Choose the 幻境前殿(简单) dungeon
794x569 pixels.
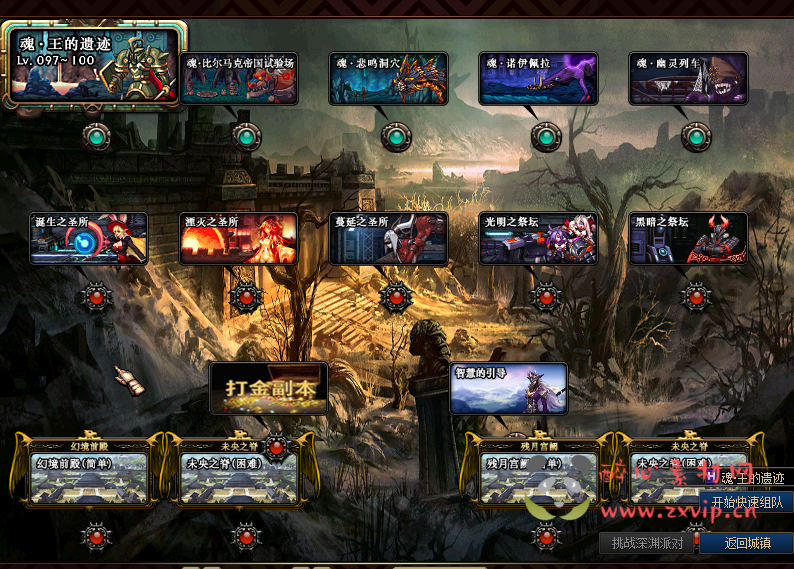(88, 476)
